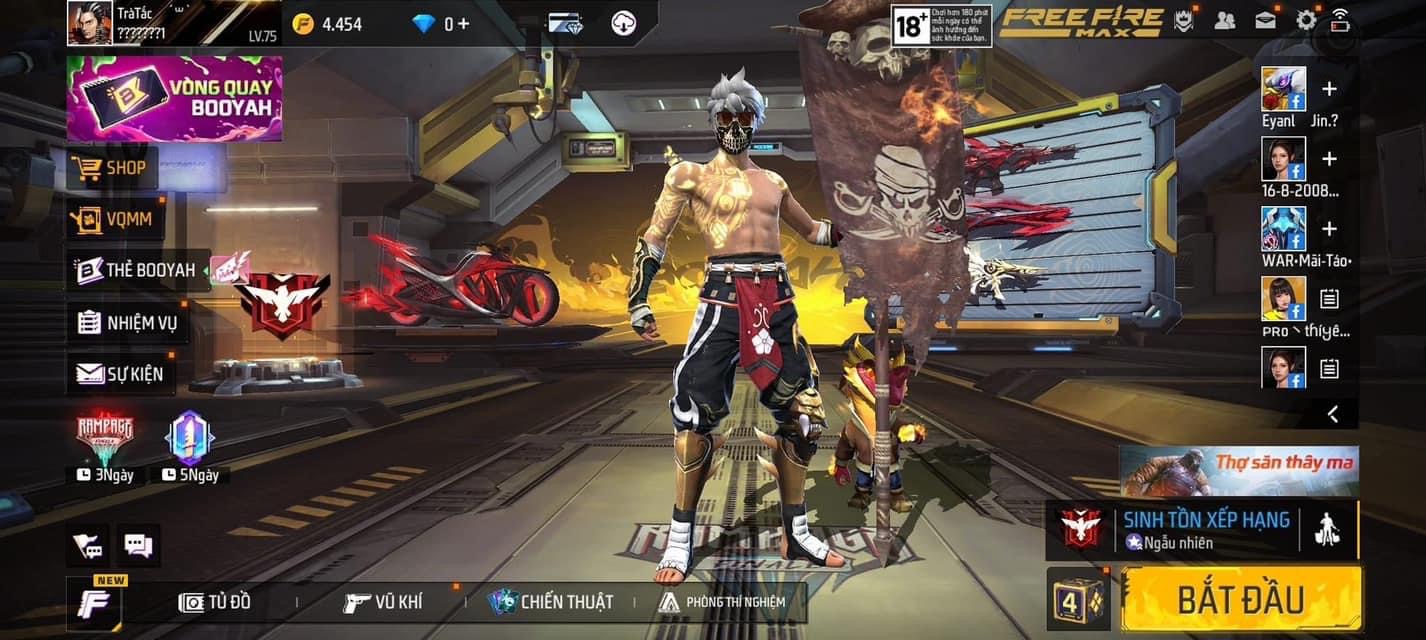
Task: Invite friend Eyanl with plus button
Action: click(x=1329, y=89)
